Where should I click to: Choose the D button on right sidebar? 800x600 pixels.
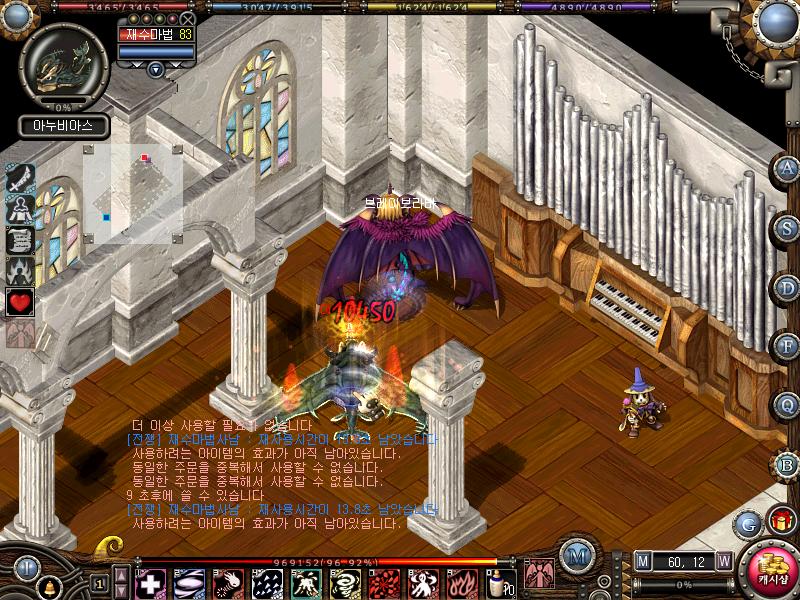coord(786,285)
